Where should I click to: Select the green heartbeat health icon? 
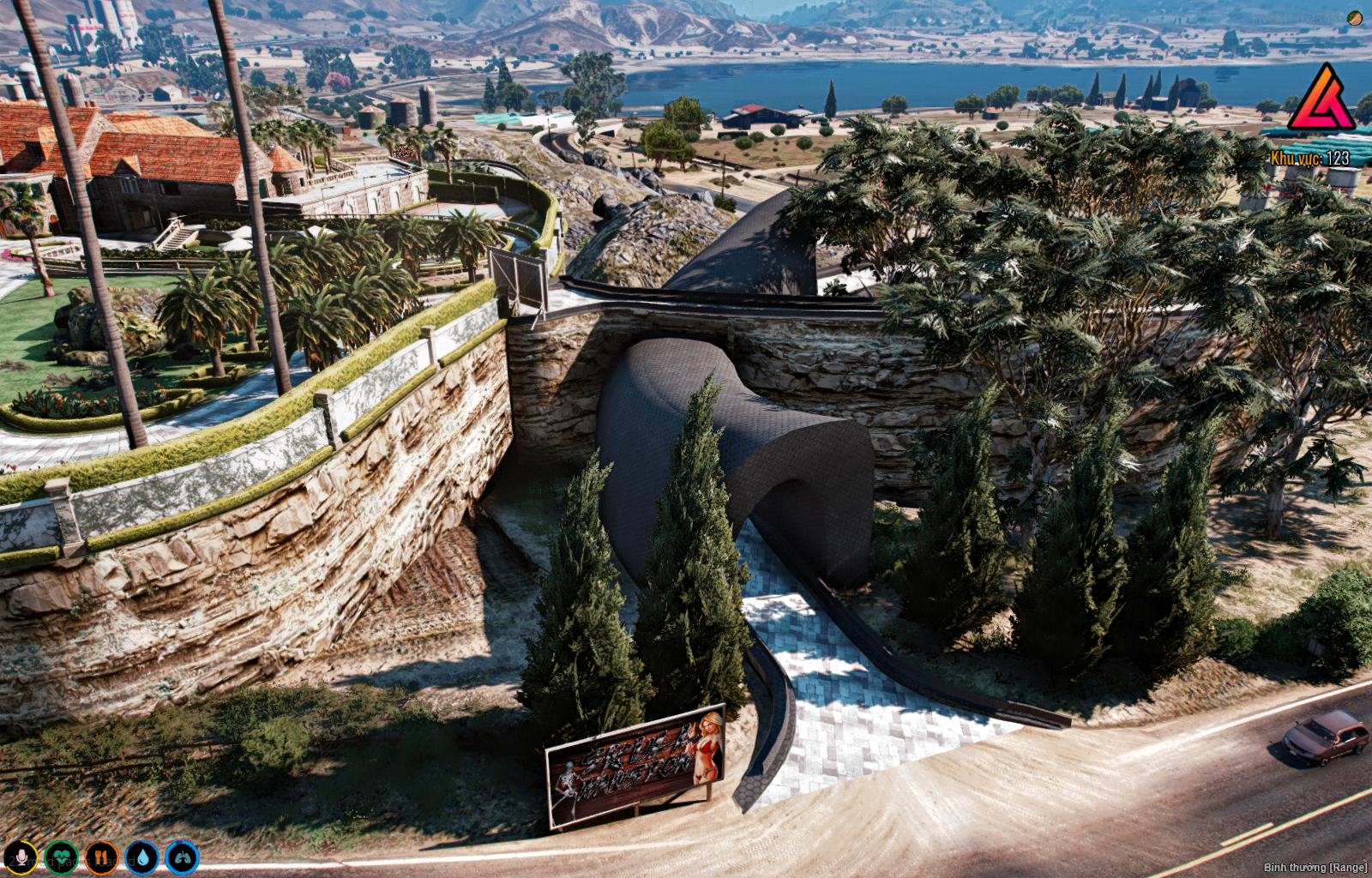click(x=61, y=857)
